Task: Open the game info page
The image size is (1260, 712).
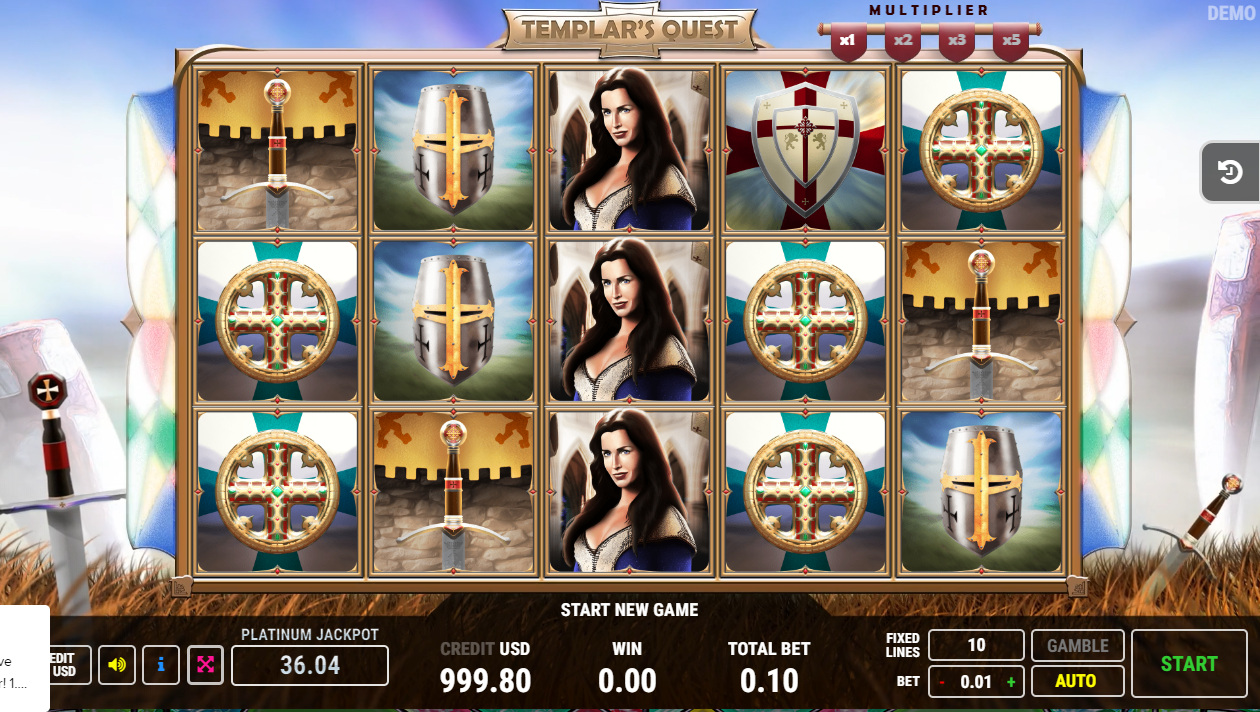Action: point(161,665)
